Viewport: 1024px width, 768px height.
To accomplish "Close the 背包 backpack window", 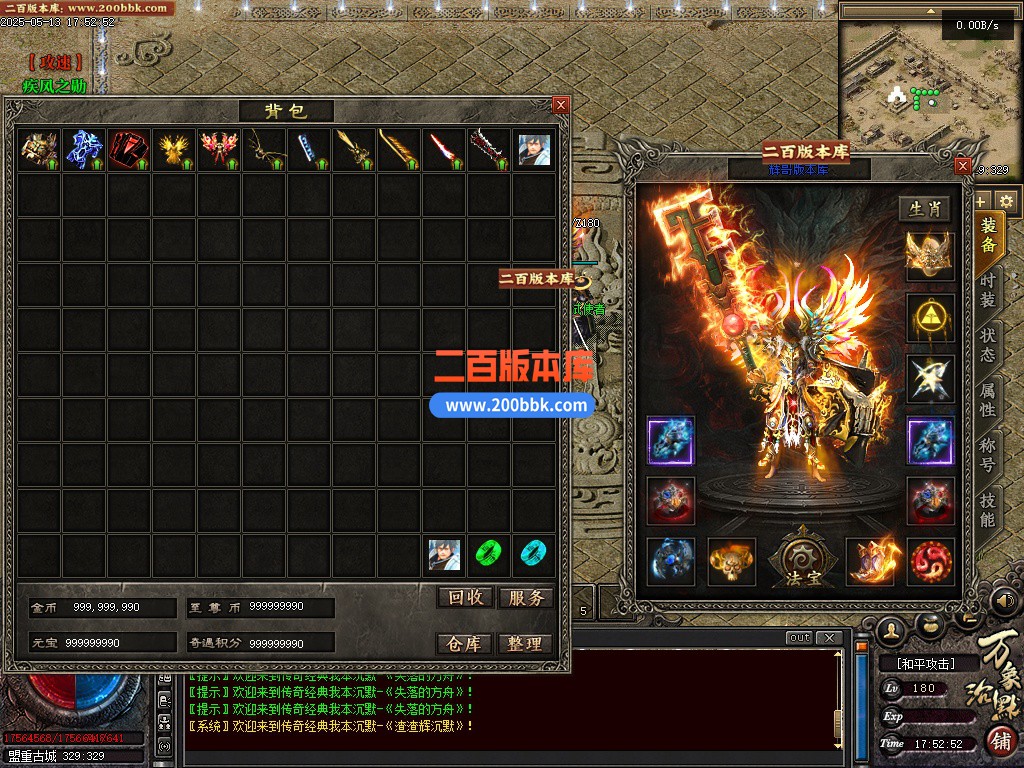I will (561, 104).
